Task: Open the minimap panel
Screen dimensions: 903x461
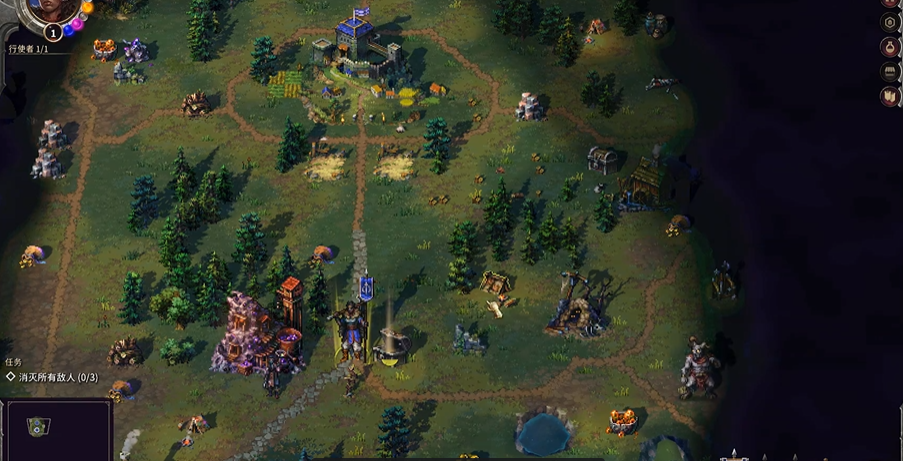Action: pos(55,431)
